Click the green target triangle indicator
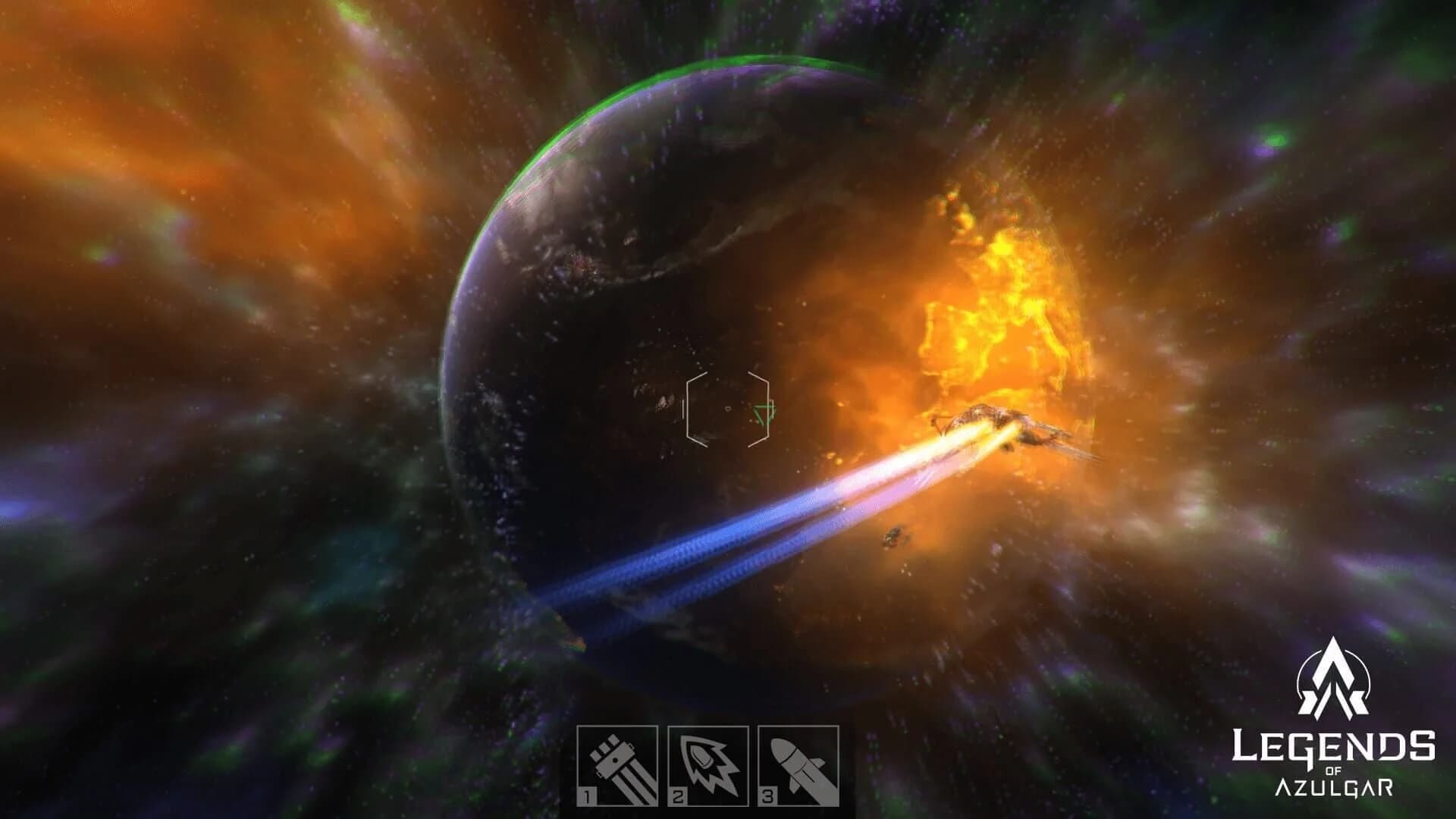The image size is (1456, 819). [764, 414]
